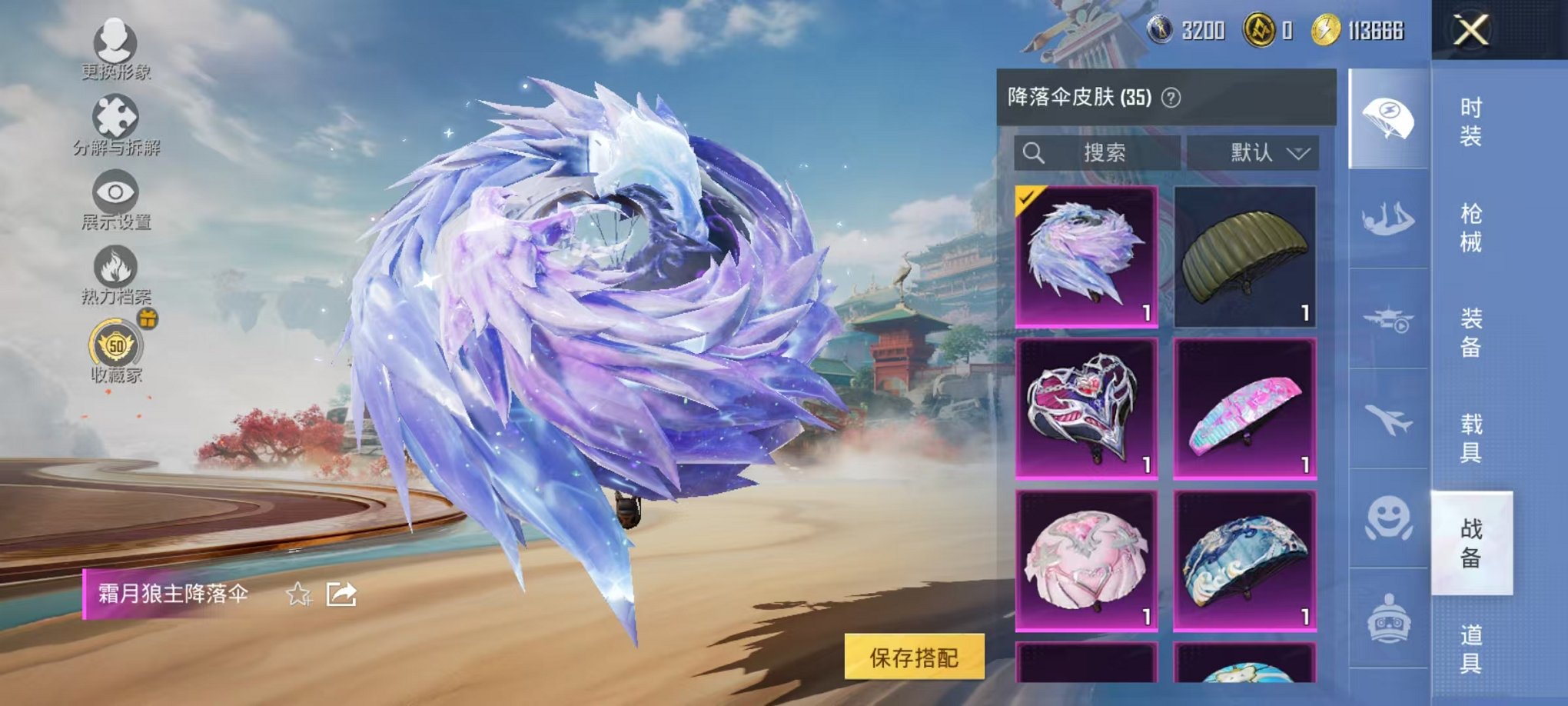Screen dimensions: 1568x706
Task: Open 展示设置 display settings eye icon
Action: coord(114,191)
